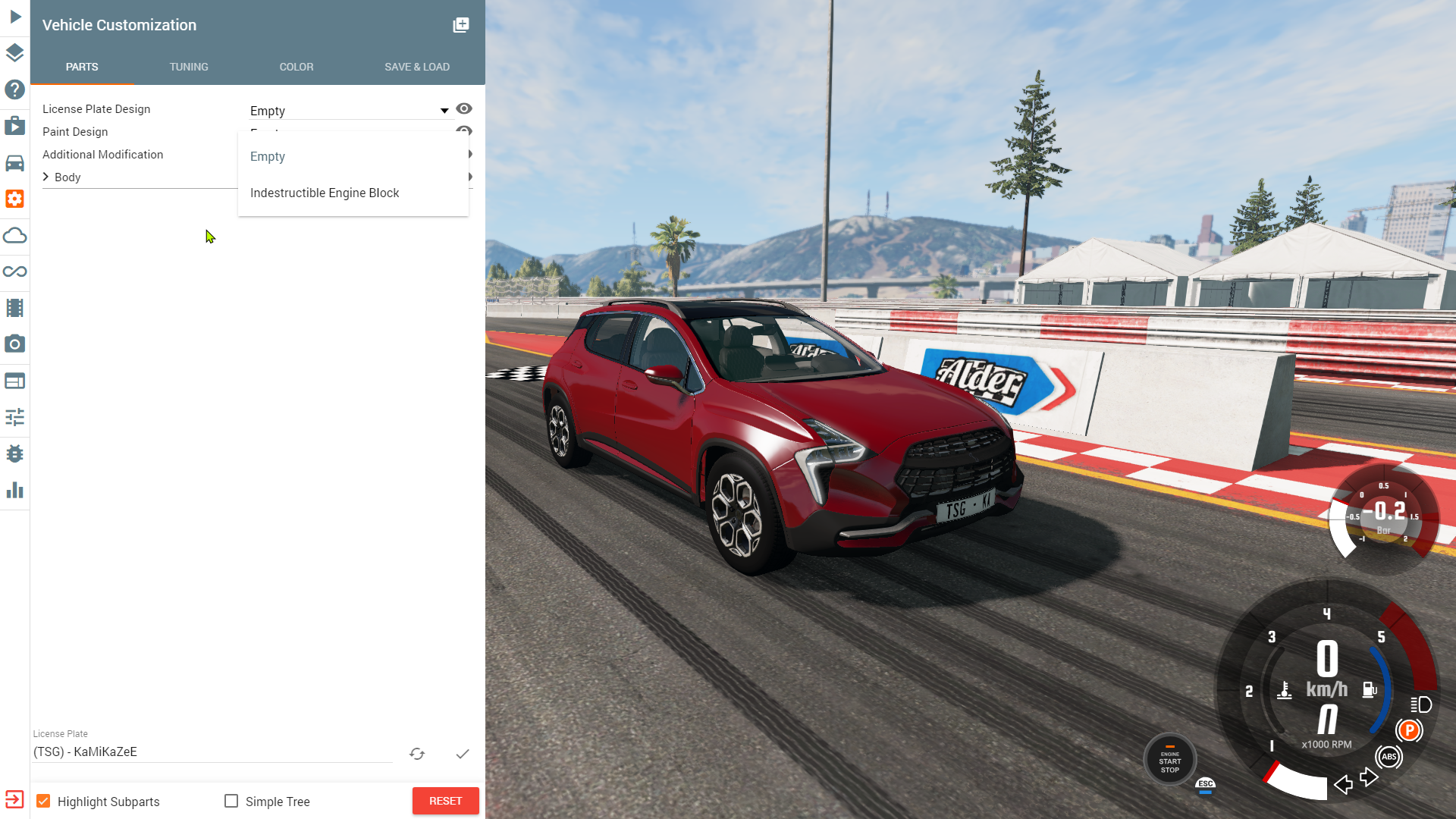Enable the Simple Tree checkbox
Screen dimensions: 1456x819
coord(231,800)
